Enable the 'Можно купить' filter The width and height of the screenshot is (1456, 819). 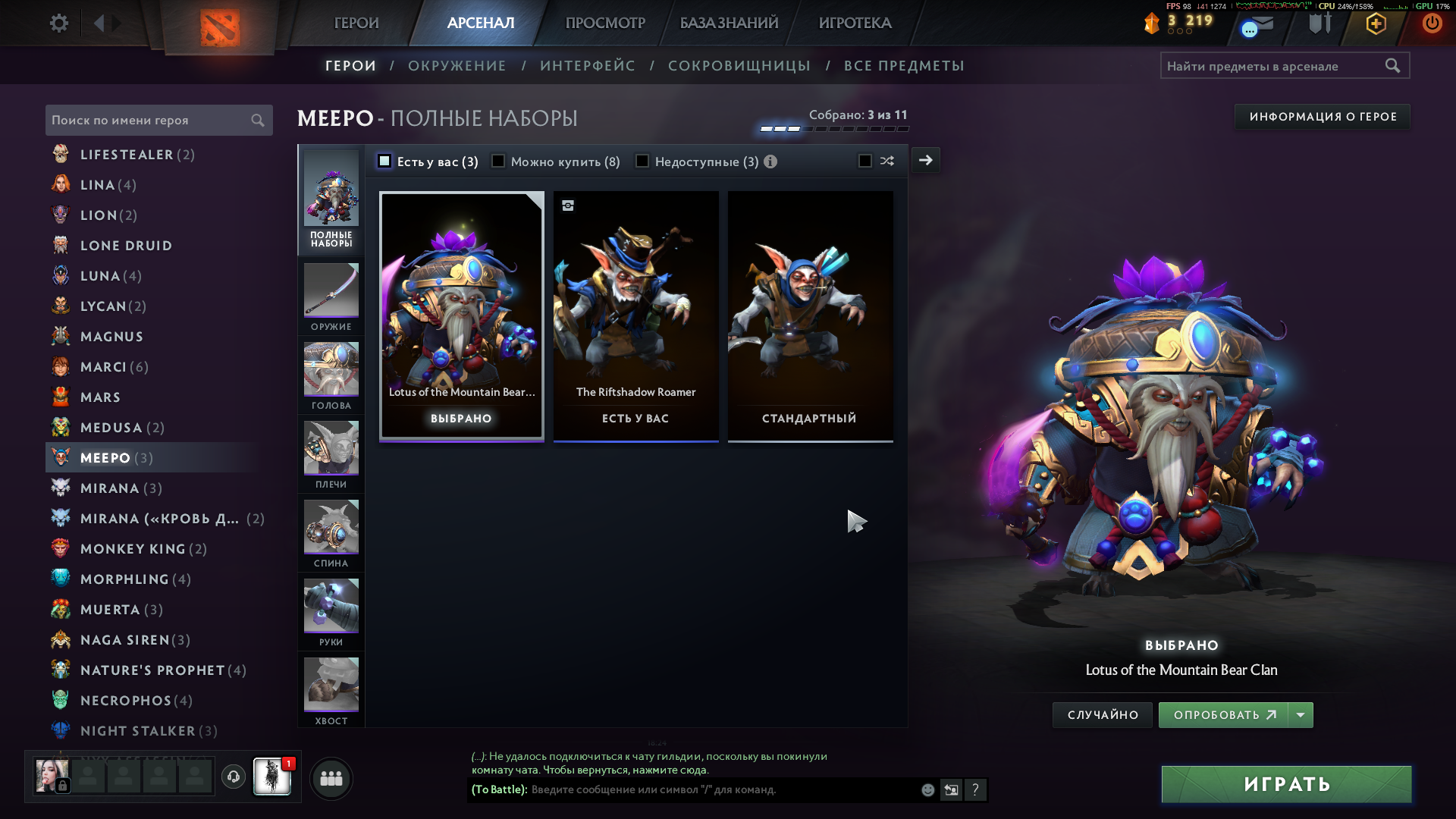tap(498, 162)
